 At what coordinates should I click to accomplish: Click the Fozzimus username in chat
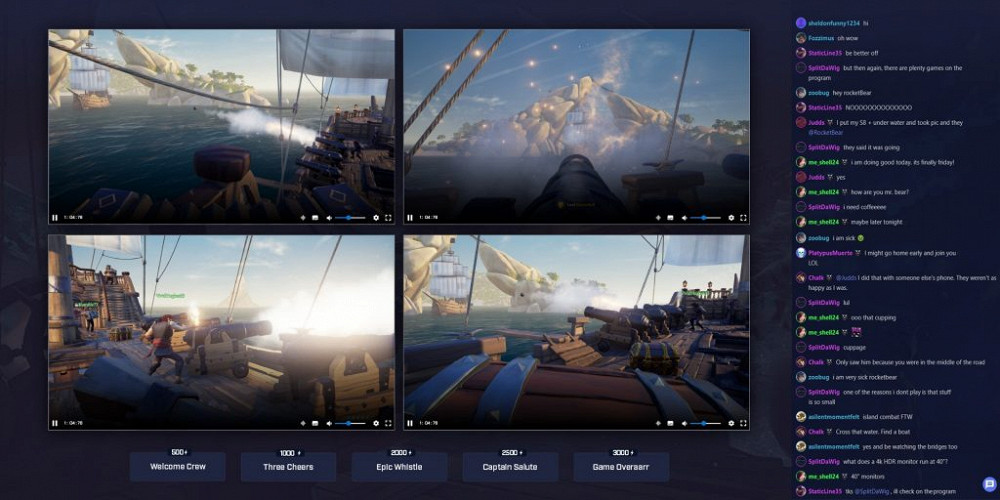click(x=822, y=38)
